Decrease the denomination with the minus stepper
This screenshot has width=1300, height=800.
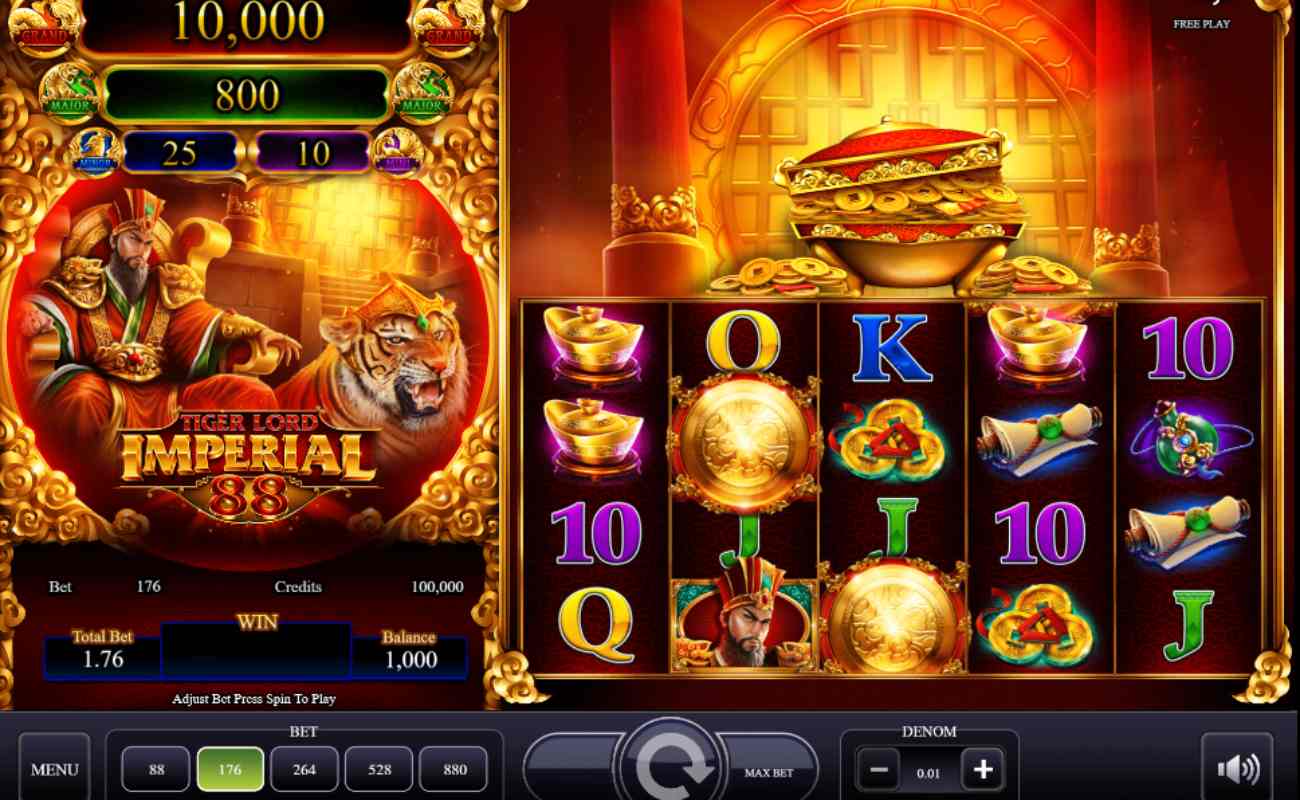pos(877,770)
